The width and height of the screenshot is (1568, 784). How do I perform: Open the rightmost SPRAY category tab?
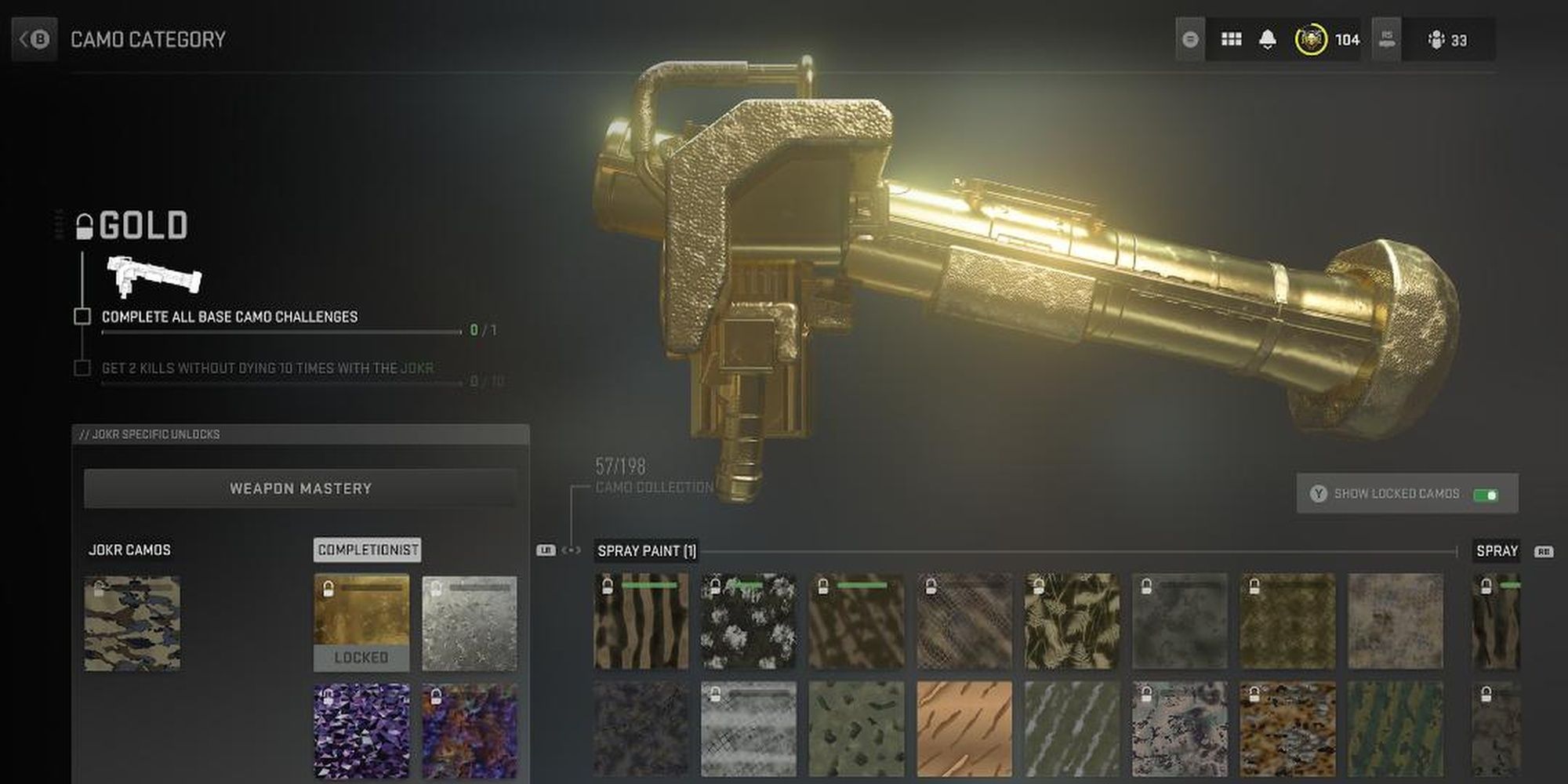point(1497,551)
